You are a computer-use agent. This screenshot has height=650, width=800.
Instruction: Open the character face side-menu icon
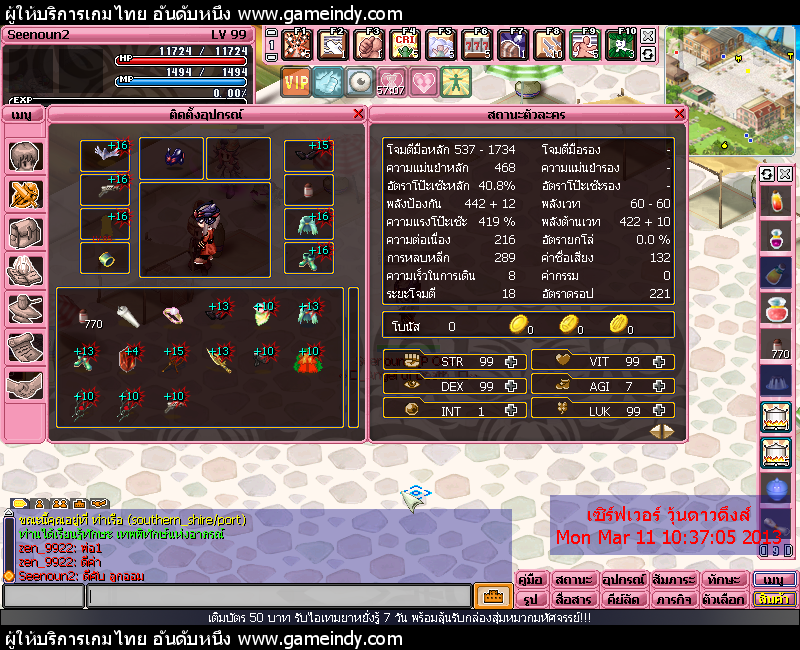(x=24, y=157)
